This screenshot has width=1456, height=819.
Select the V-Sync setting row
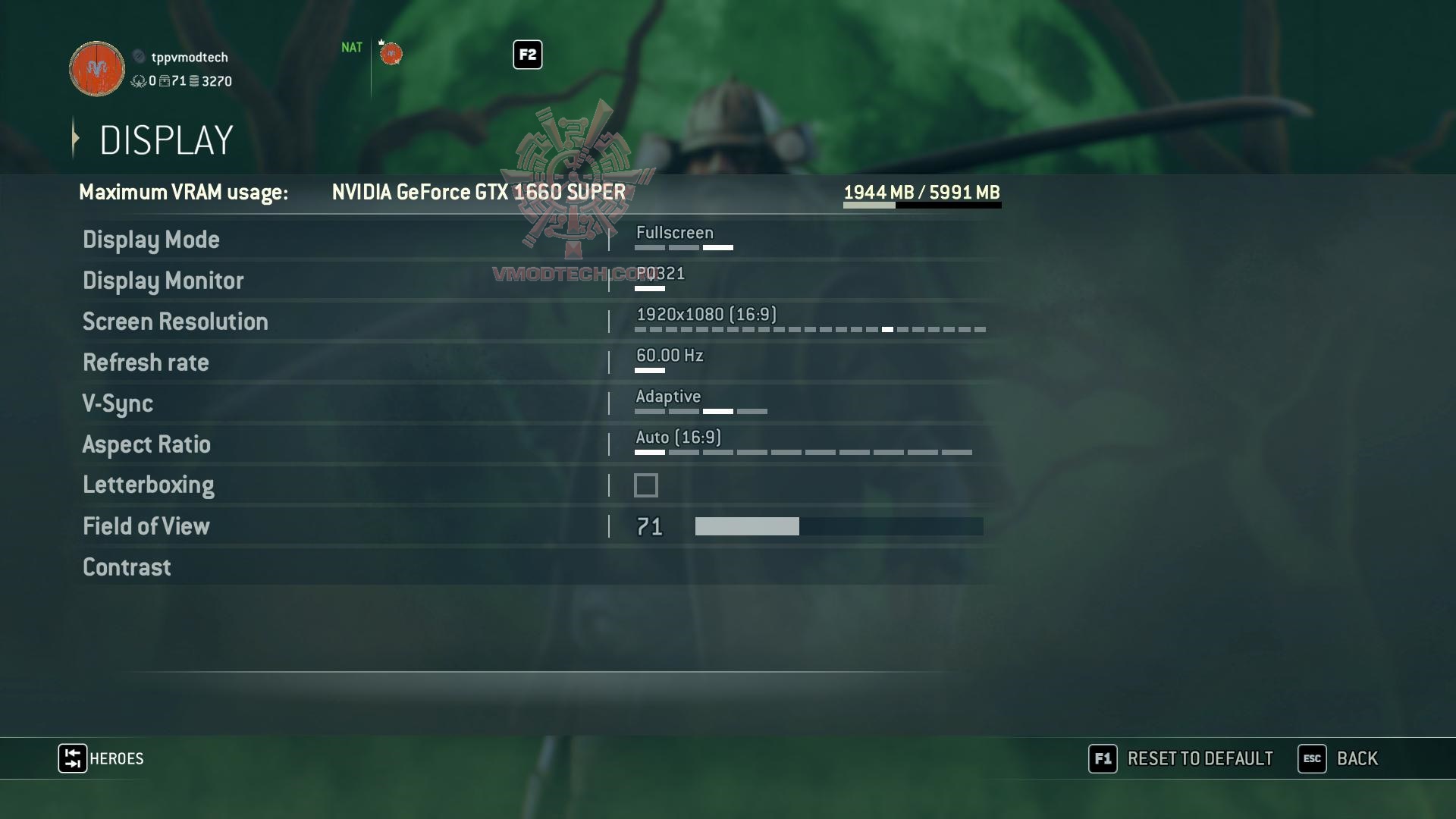[118, 403]
